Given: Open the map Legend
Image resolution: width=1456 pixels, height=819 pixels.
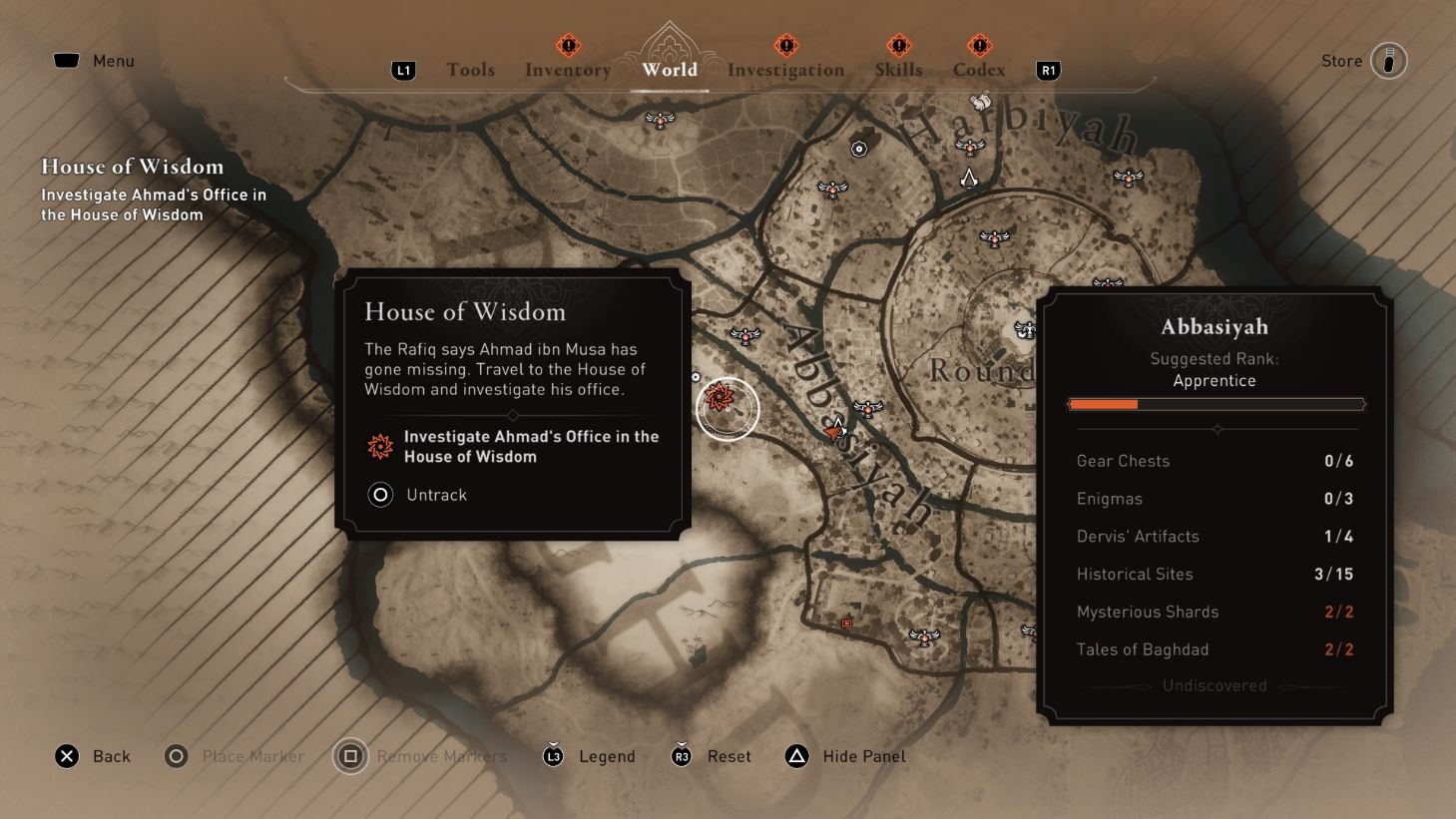Looking at the screenshot, I should coord(606,756).
